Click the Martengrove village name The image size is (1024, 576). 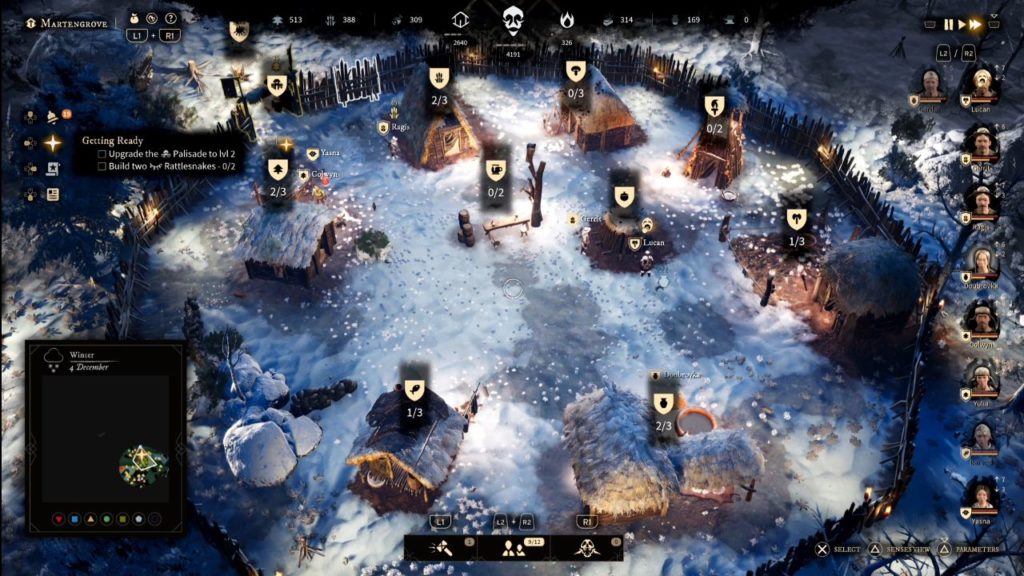click(69, 22)
